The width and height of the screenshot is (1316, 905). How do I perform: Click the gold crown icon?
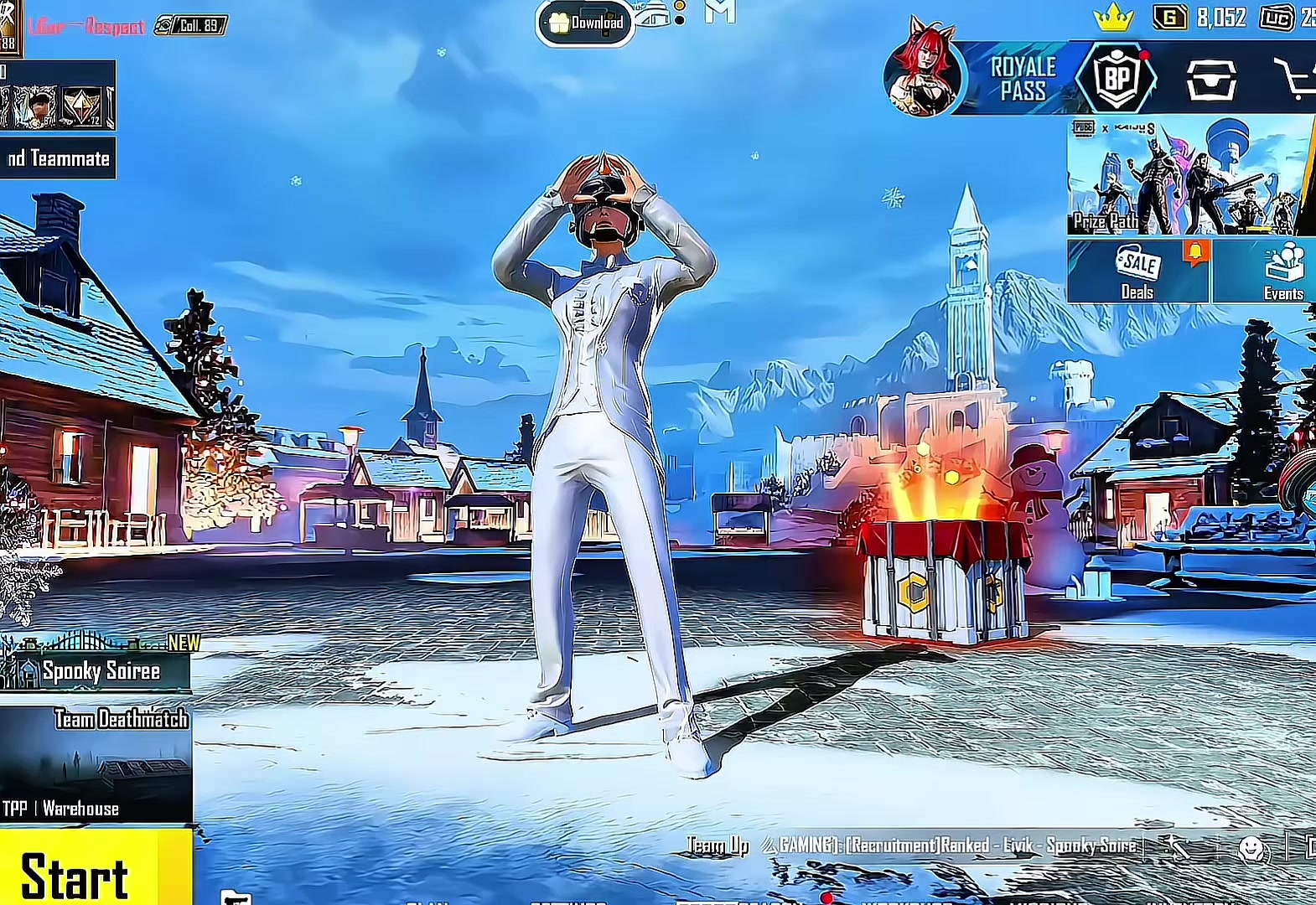click(1113, 18)
